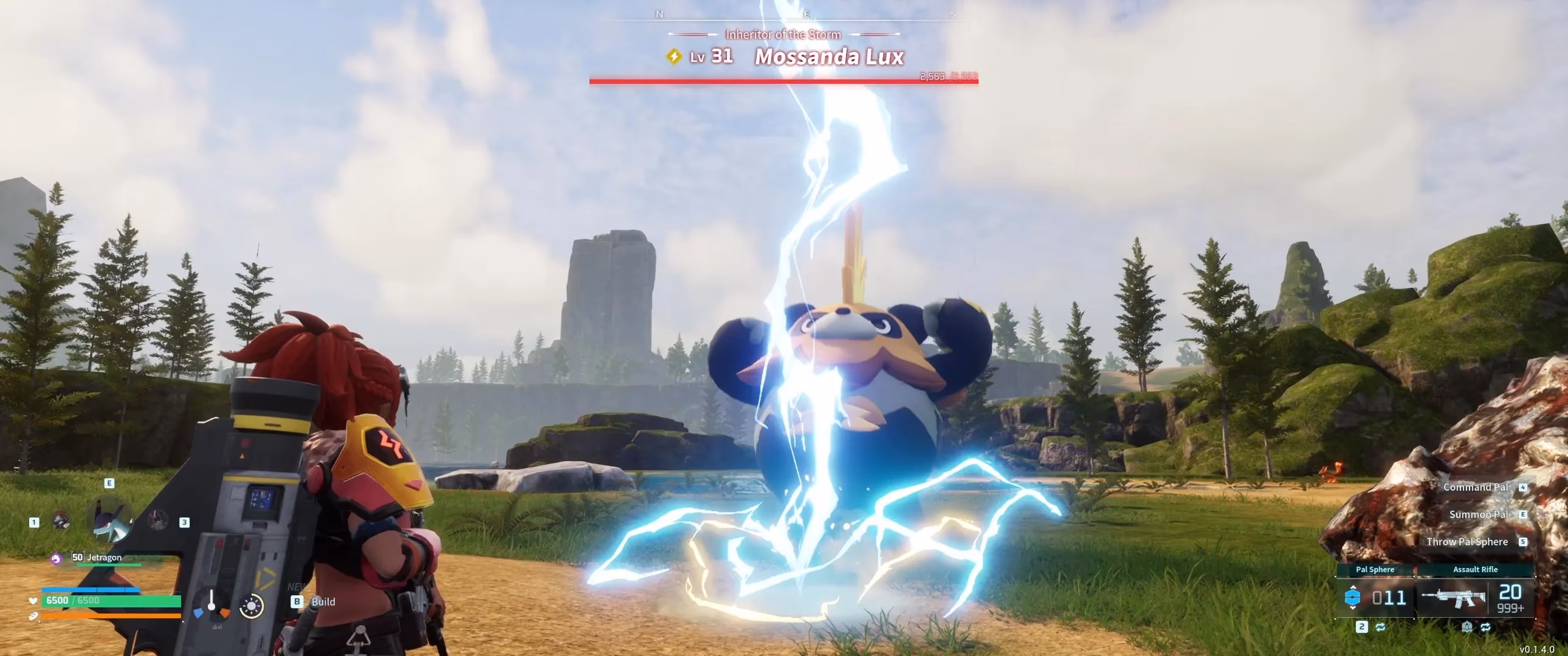Screen dimensions: 1568x656
Task: Collapse the down arrow below the Pal Sphere icon
Action: [x=1352, y=609]
